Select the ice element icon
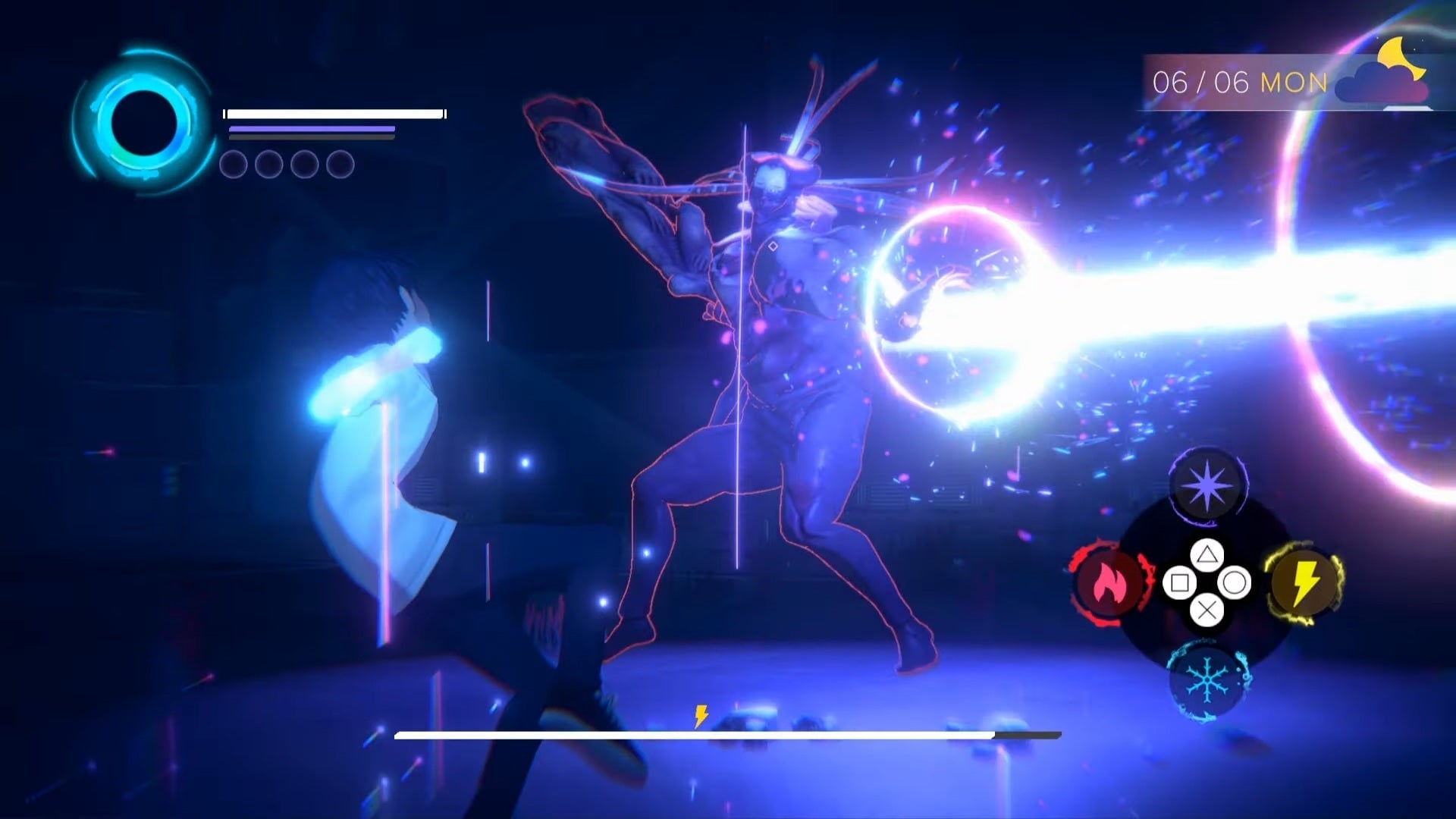 click(x=1205, y=681)
